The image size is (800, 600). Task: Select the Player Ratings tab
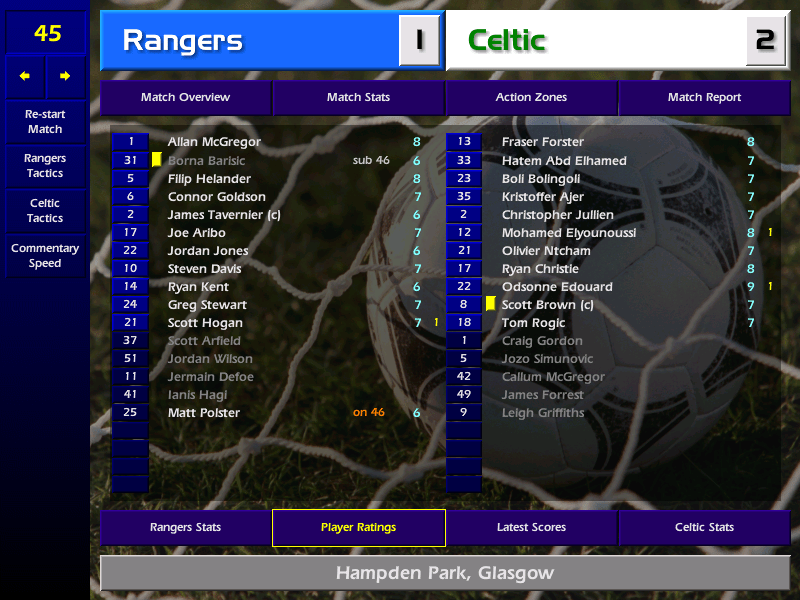click(x=358, y=528)
